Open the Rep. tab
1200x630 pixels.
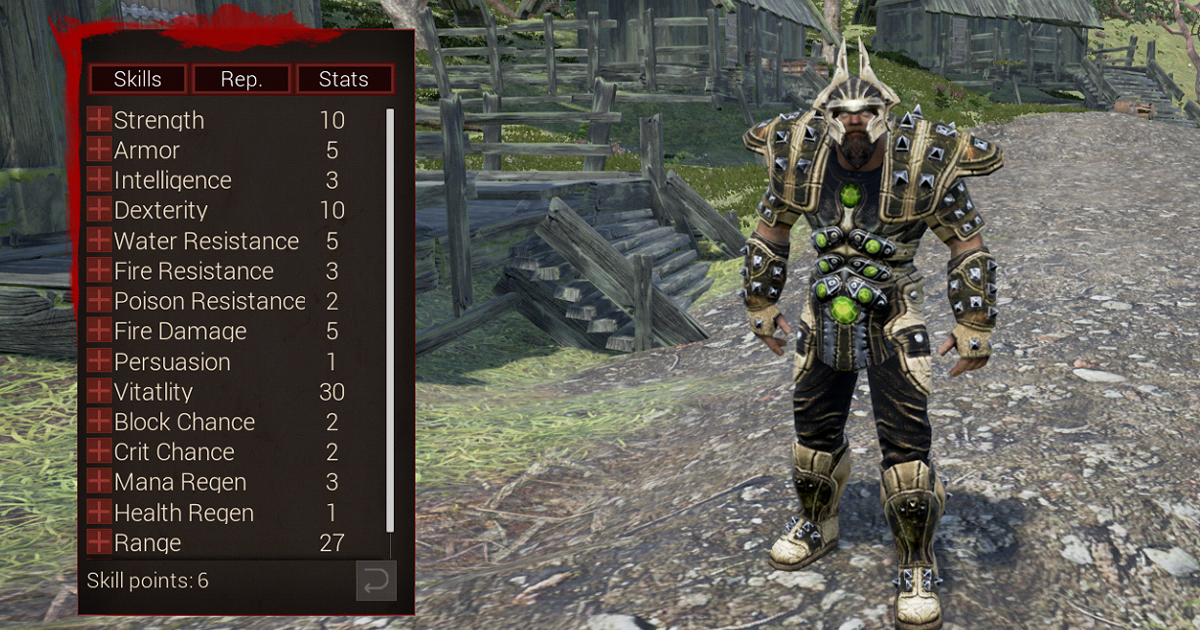[x=241, y=79]
